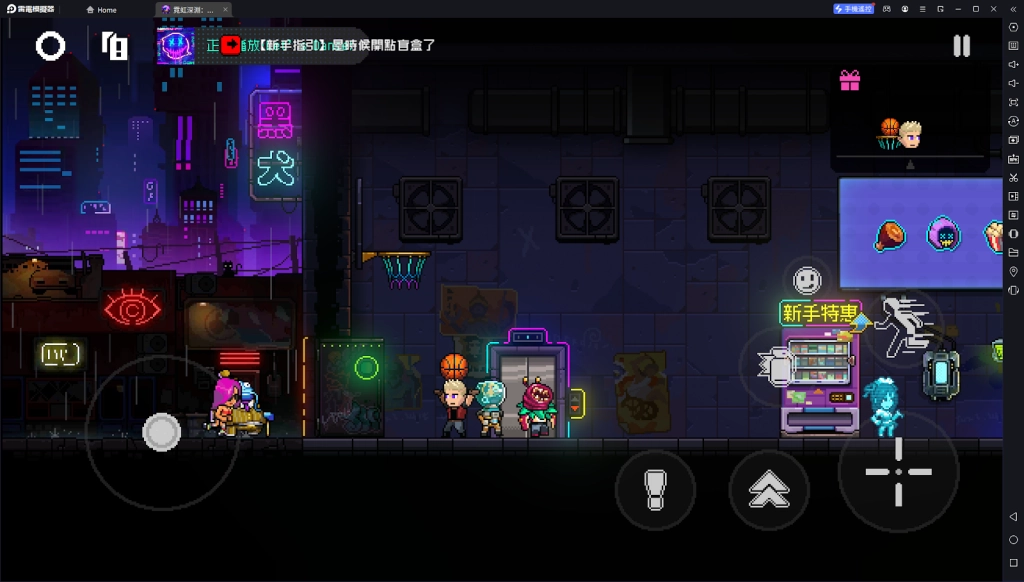Use the grenade skill button

point(775,367)
